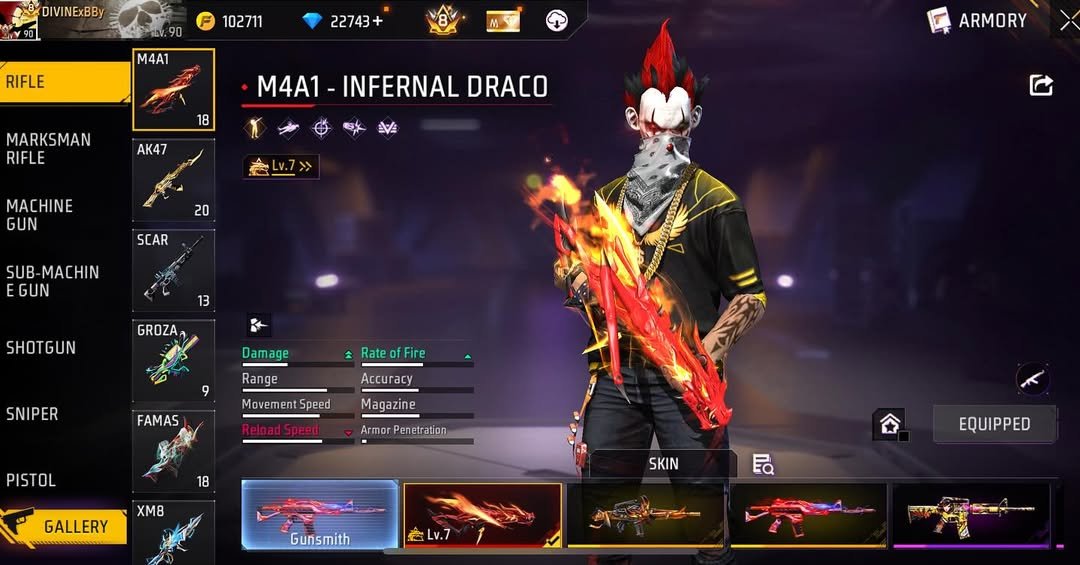Add more diamonds with the plus button
This screenshot has height=565, width=1080.
tap(377, 21)
